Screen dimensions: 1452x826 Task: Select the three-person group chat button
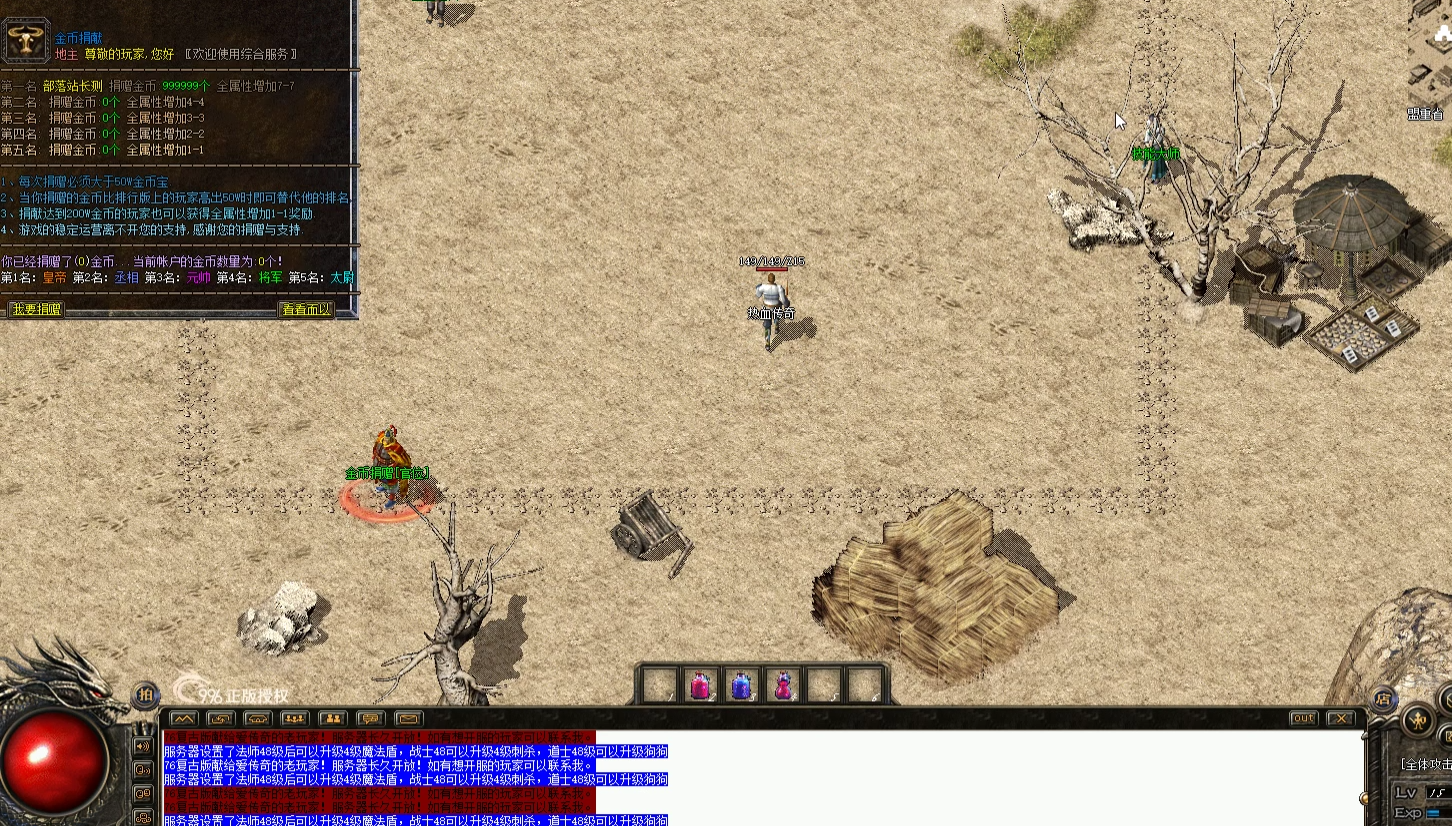click(x=295, y=718)
